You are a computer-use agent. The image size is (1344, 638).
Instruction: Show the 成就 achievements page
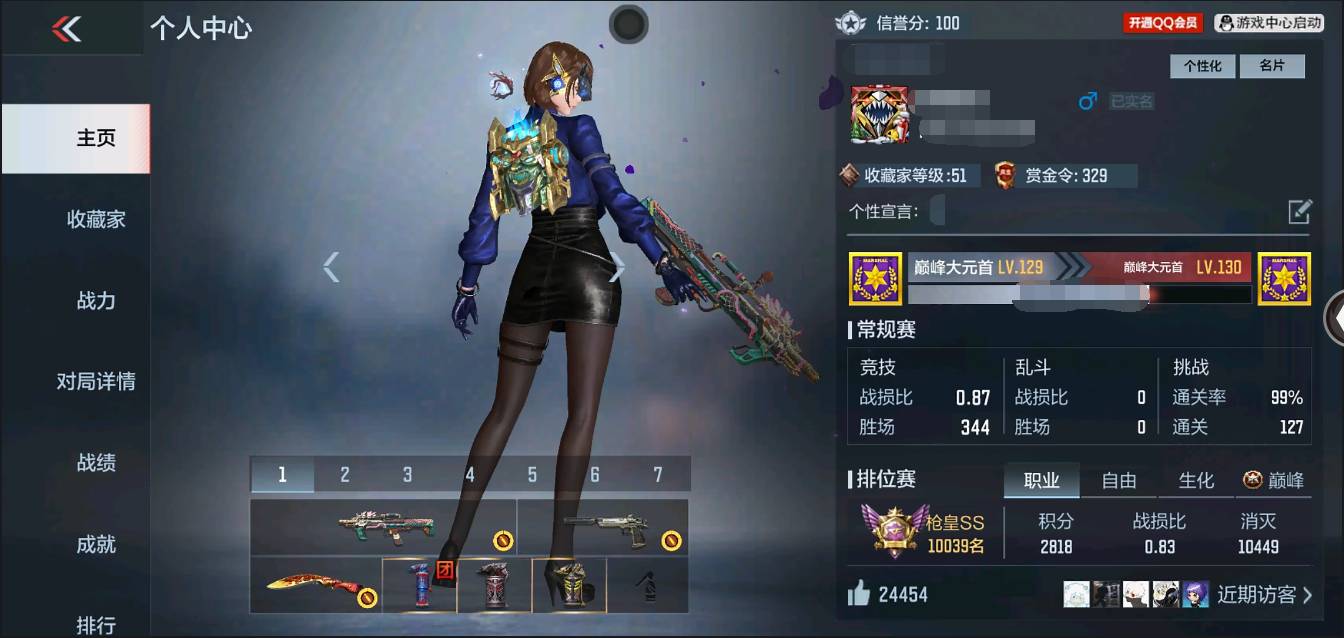(x=96, y=544)
